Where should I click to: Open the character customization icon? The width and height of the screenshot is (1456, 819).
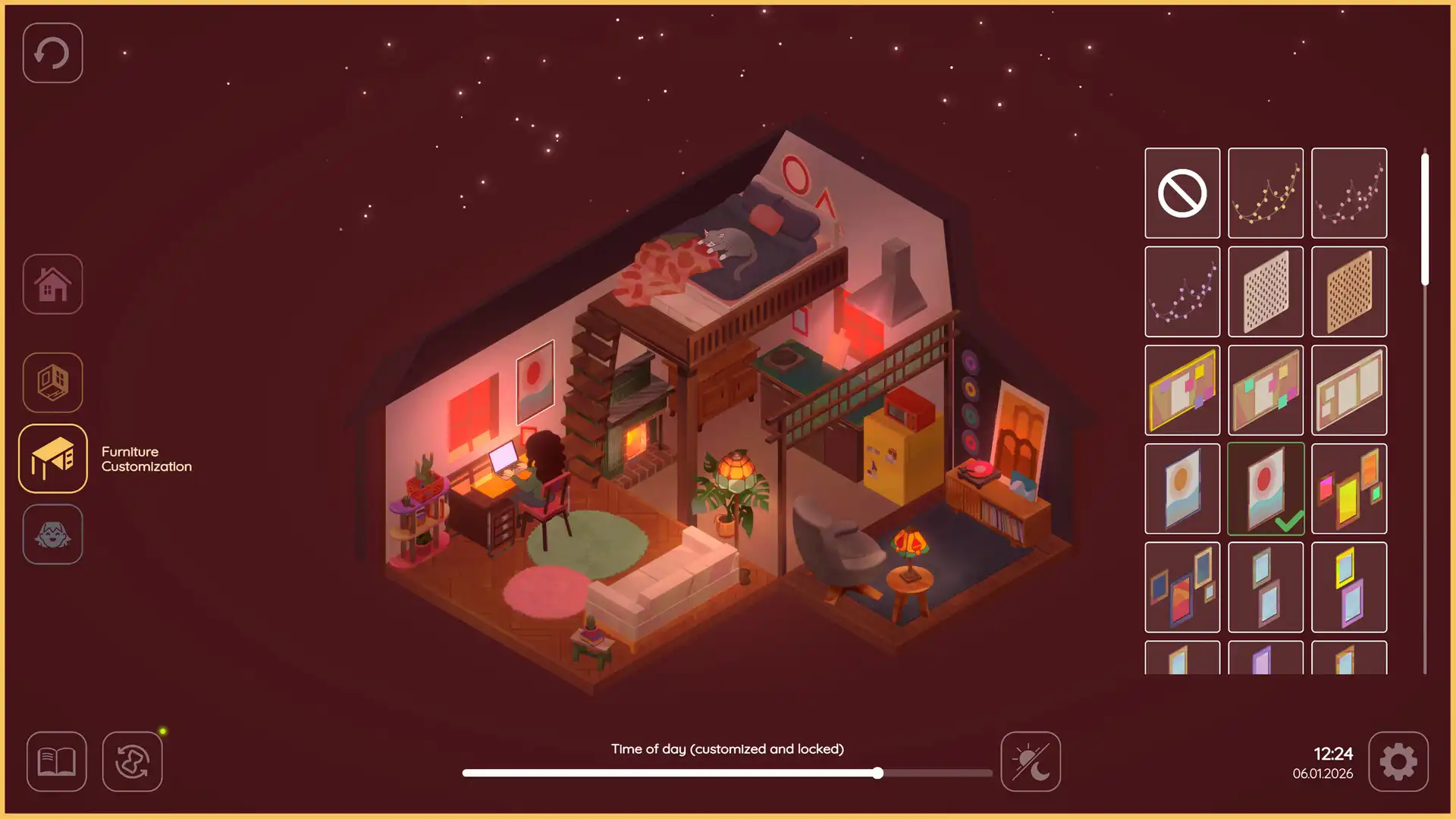52,535
